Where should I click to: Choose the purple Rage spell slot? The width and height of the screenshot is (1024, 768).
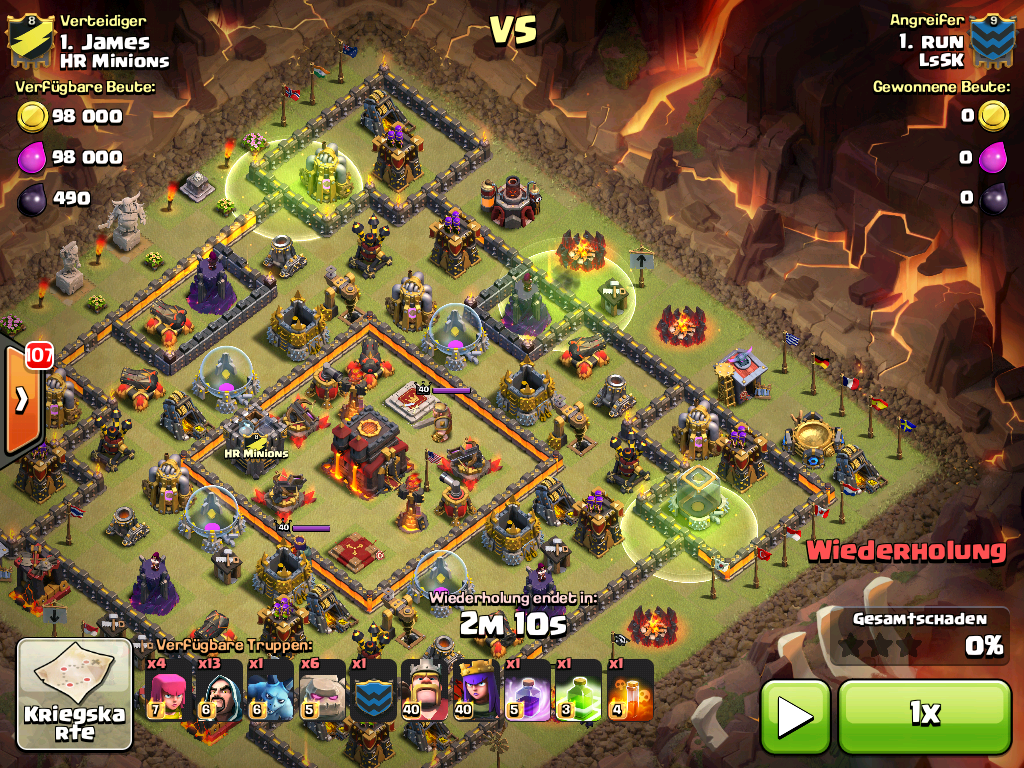coord(527,690)
